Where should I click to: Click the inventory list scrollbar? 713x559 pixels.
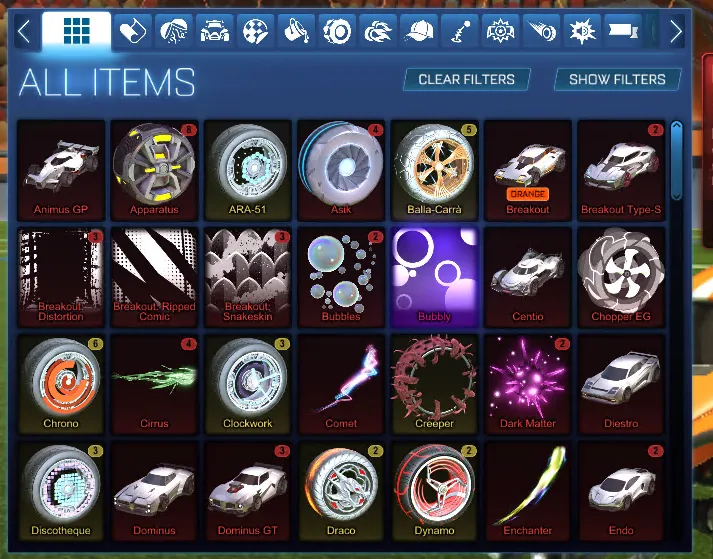[677, 160]
